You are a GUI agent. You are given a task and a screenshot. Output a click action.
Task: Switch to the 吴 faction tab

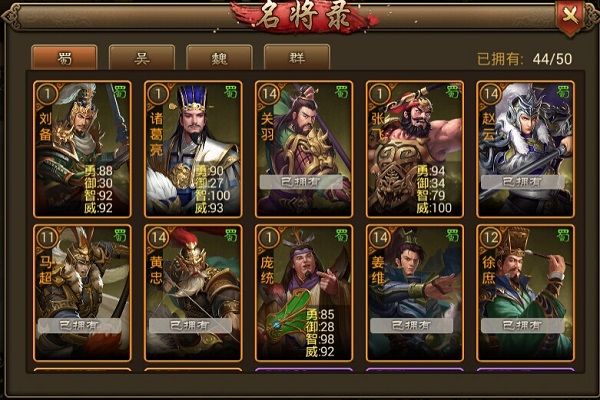tap(141, 57)
